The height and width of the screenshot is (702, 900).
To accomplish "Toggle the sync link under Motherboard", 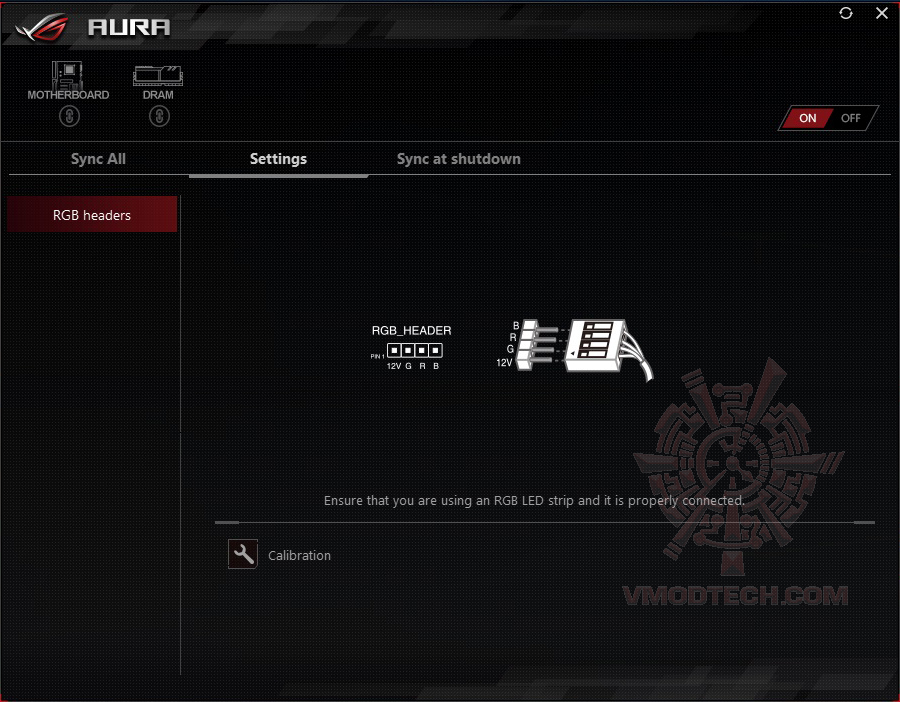I will [x=68, y=117].
